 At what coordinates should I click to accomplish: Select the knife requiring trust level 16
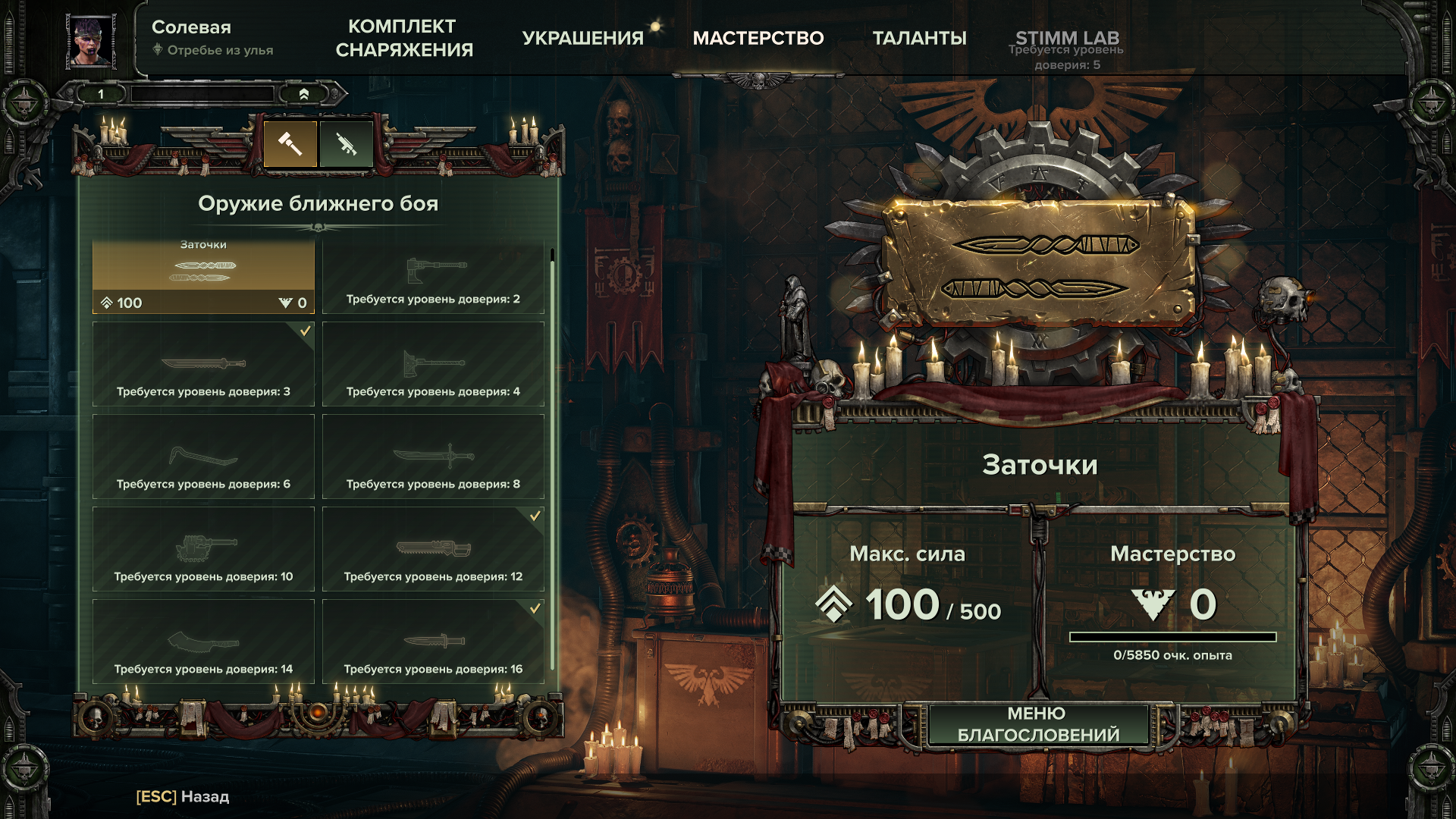(x=433, y=642)
